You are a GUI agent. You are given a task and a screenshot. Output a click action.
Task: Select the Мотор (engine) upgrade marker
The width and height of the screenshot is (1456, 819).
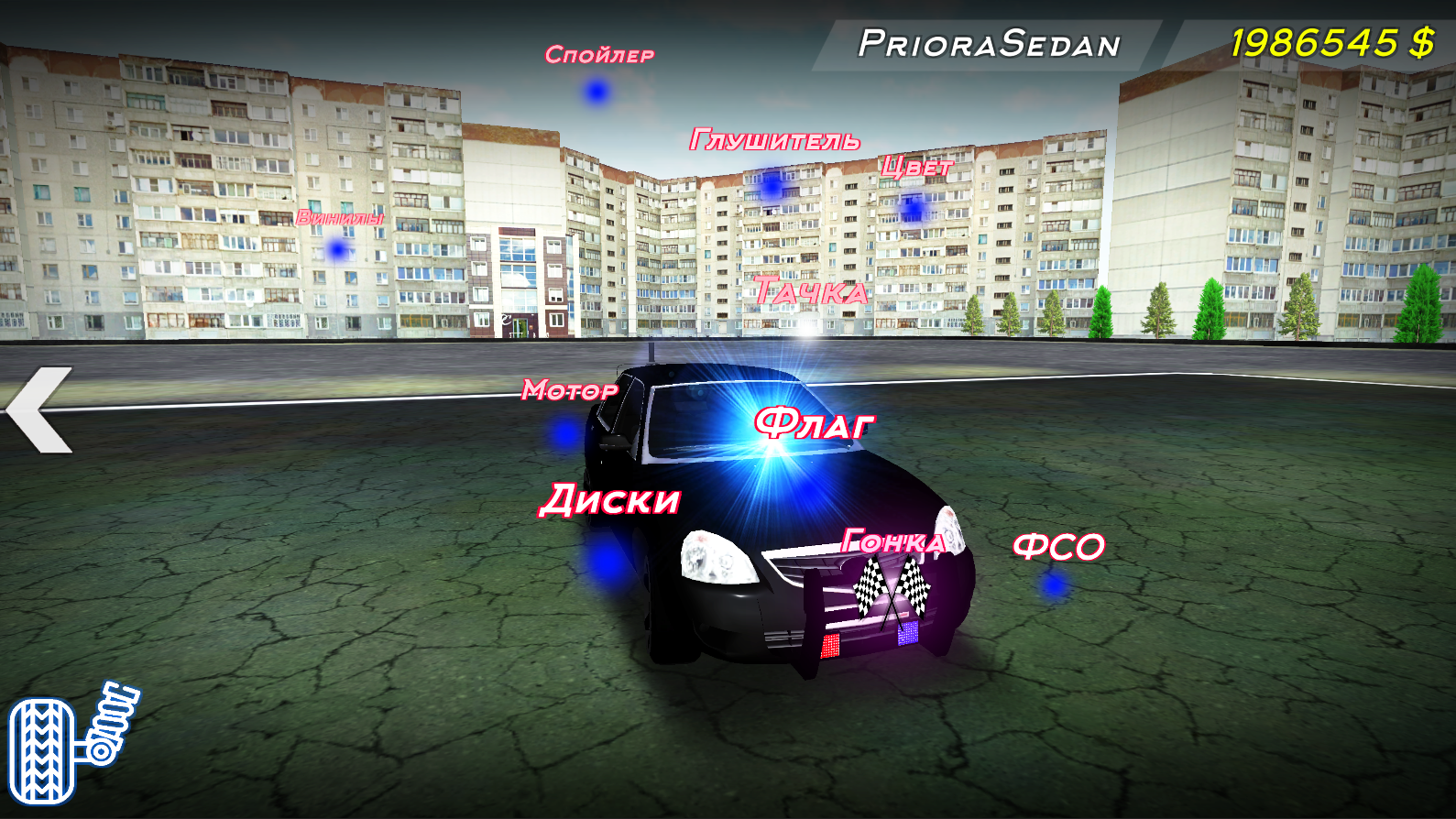coord(564,431)
